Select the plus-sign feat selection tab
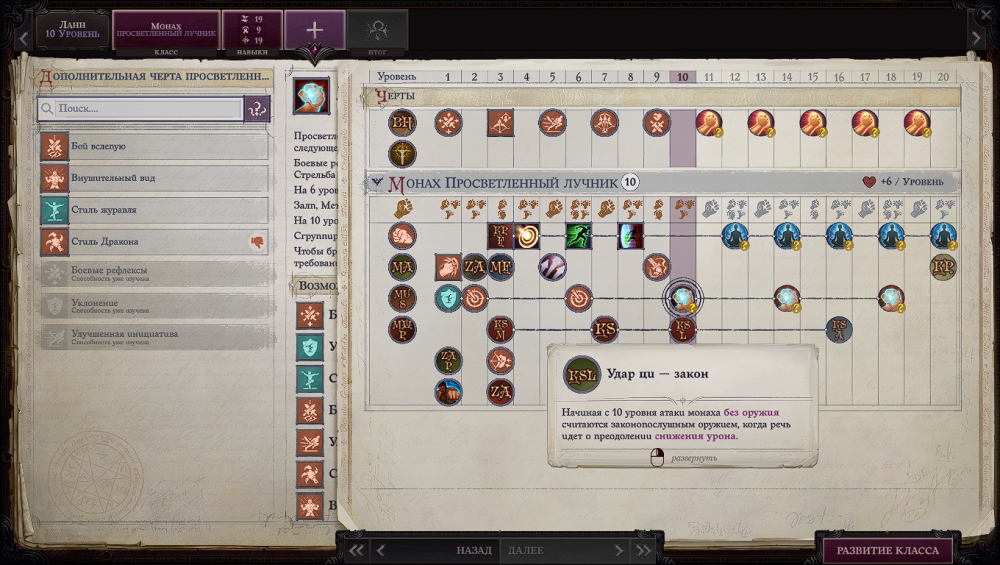The width and height of the screenshot is (1000, 565). tap(315, 29)
